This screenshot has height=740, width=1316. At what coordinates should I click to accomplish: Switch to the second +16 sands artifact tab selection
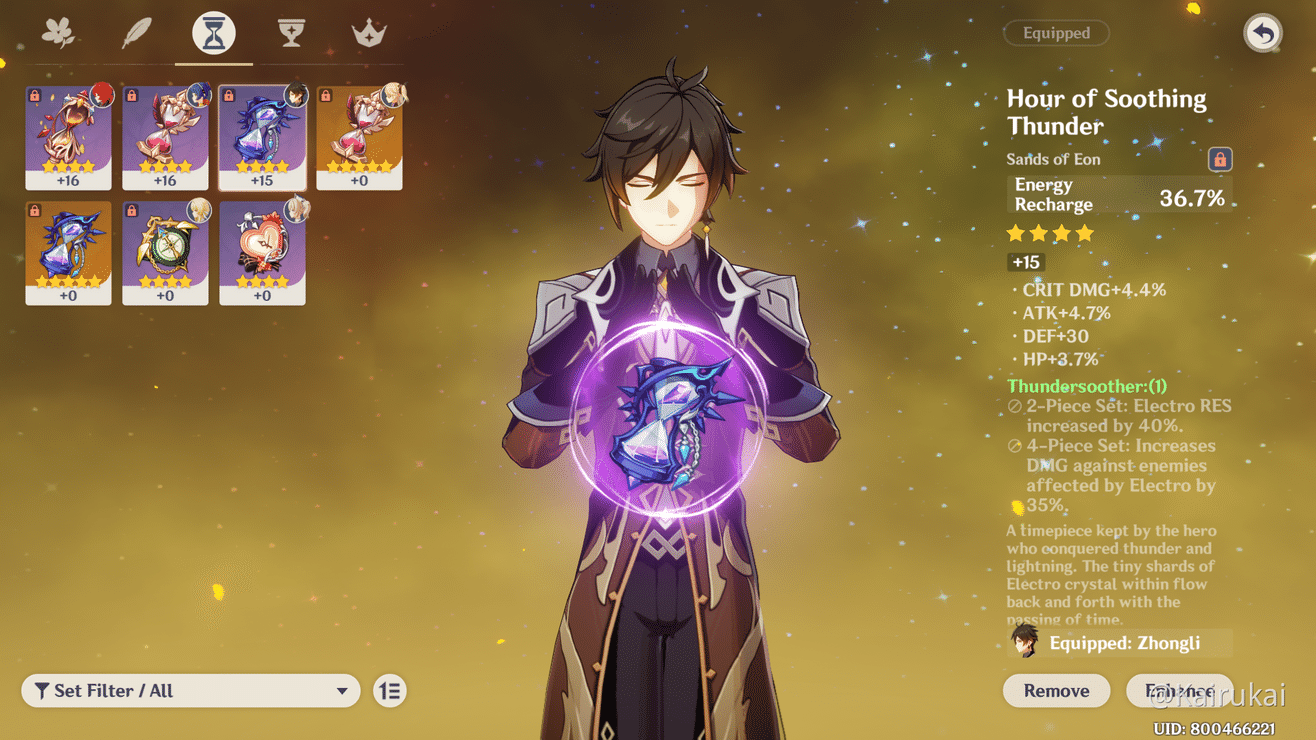coord(165,138)
